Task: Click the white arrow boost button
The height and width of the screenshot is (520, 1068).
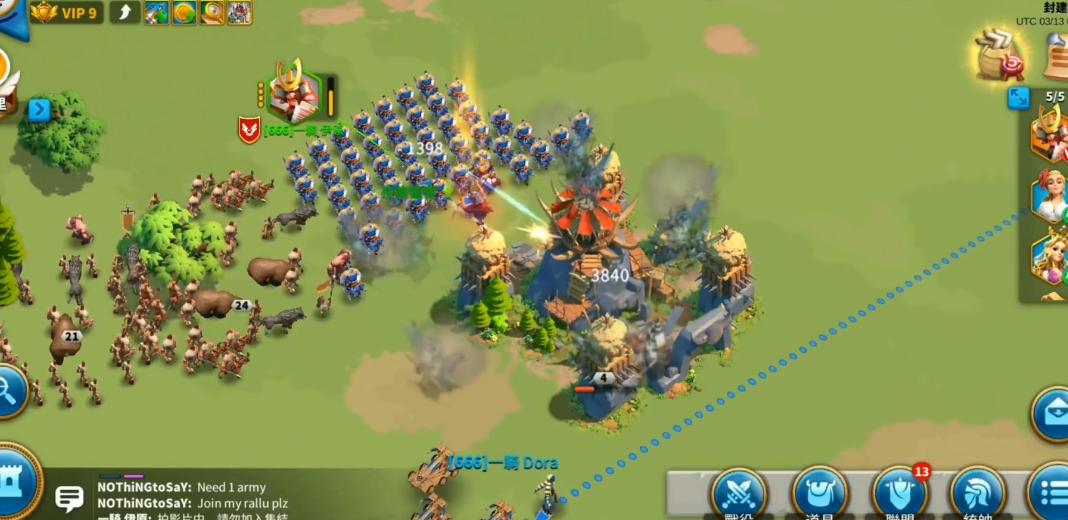Action: click(x=124, y=13)
